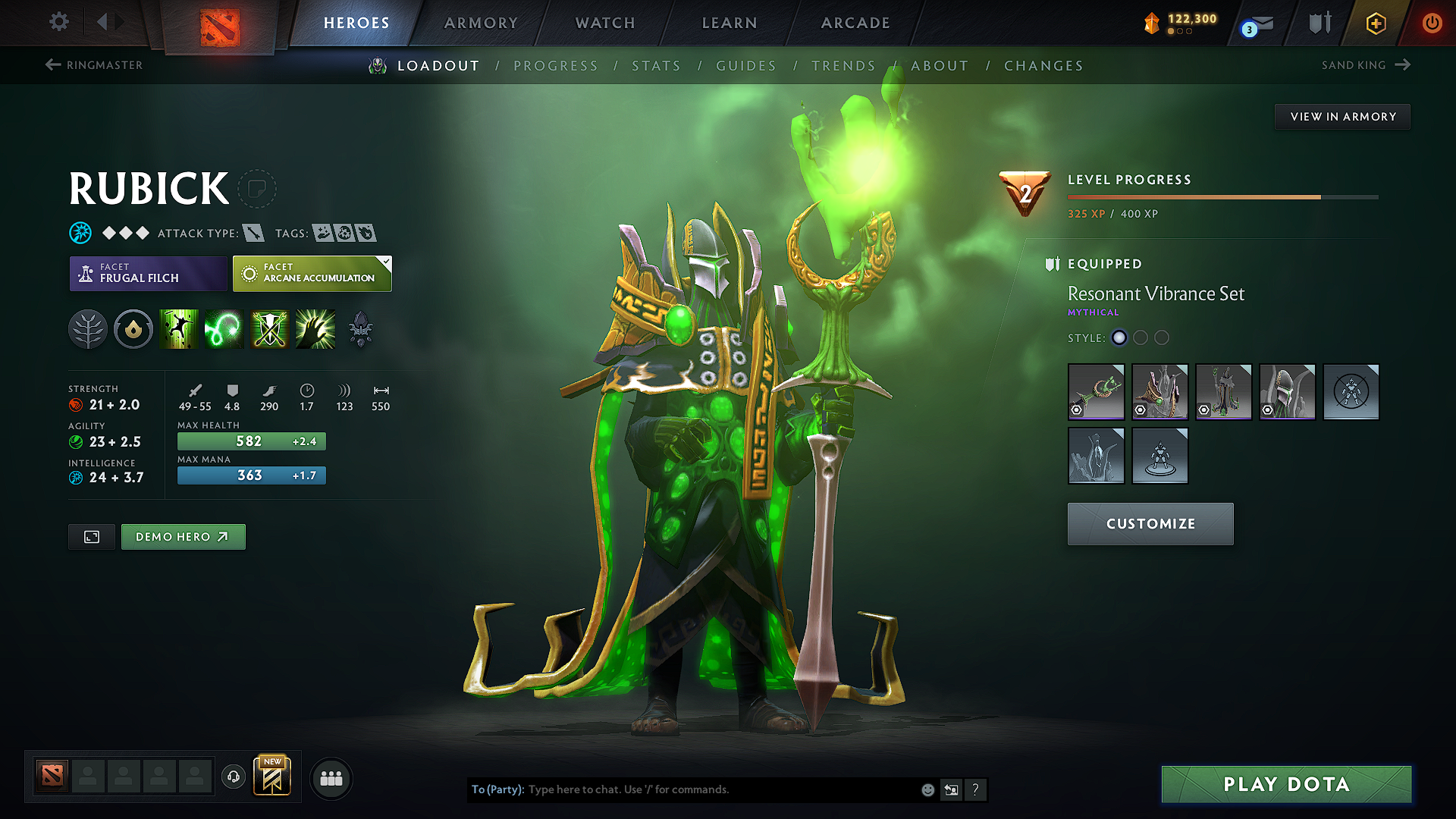Screen dimensions: 1456x819
Task: Click the emoticon icon in chat bar
Action: click(927, 789)
